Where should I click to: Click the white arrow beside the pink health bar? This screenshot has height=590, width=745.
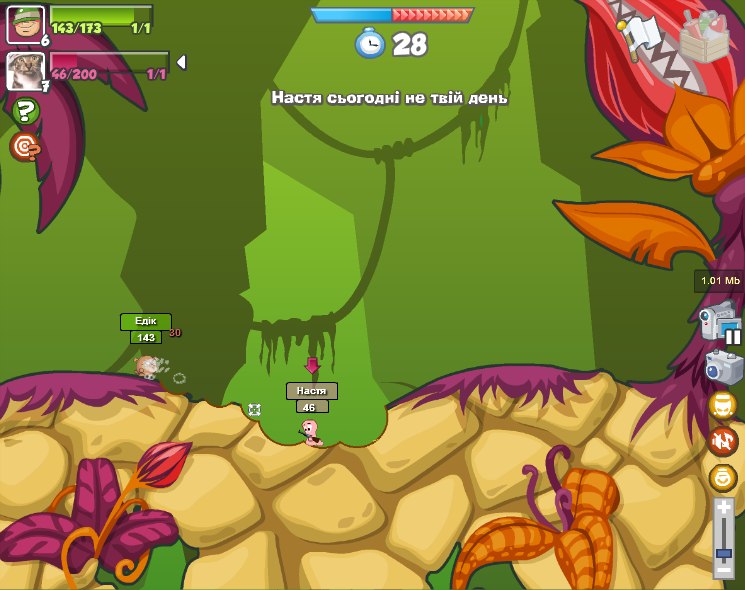click(181, 62)
